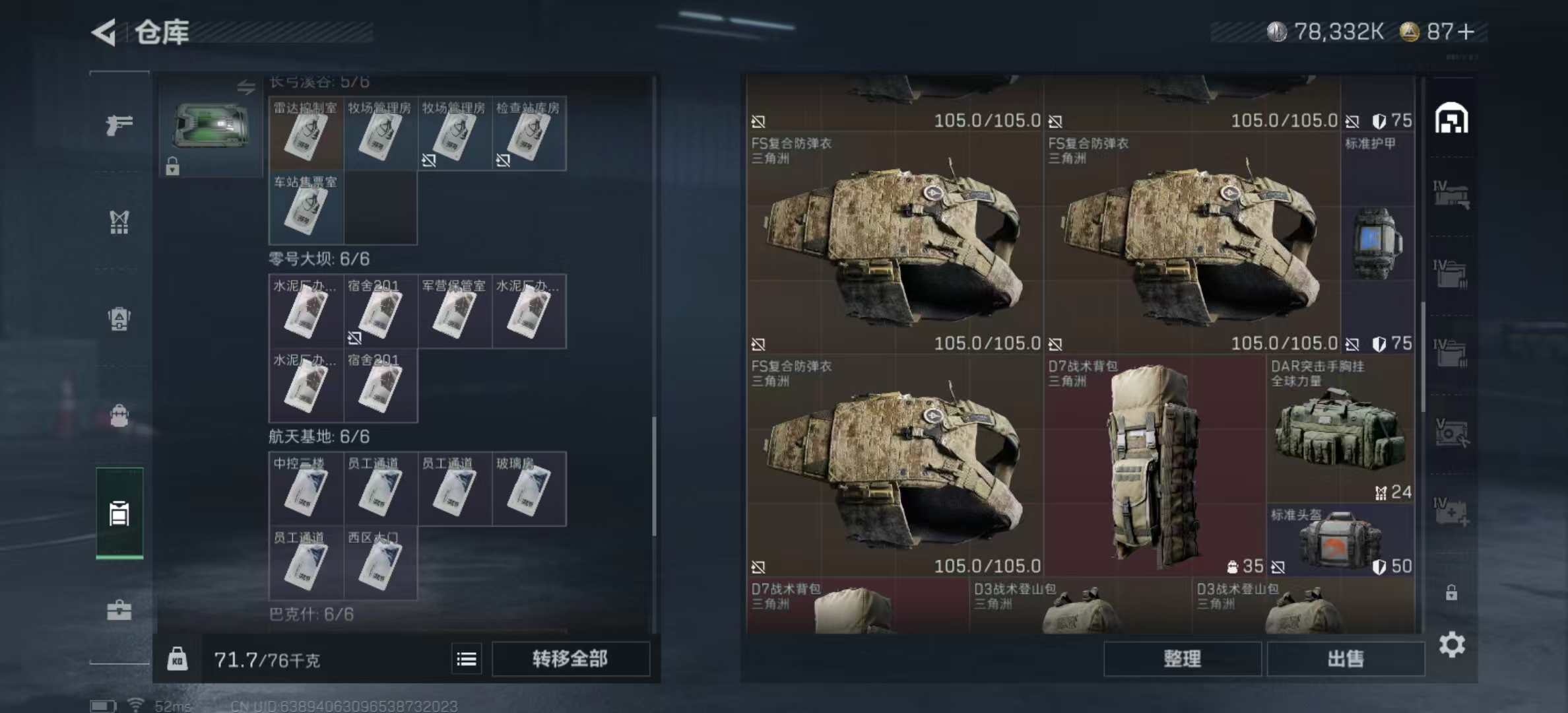Choose the 标准头盔 helmet item
1568x713 pixels.
click(1340, 540)
